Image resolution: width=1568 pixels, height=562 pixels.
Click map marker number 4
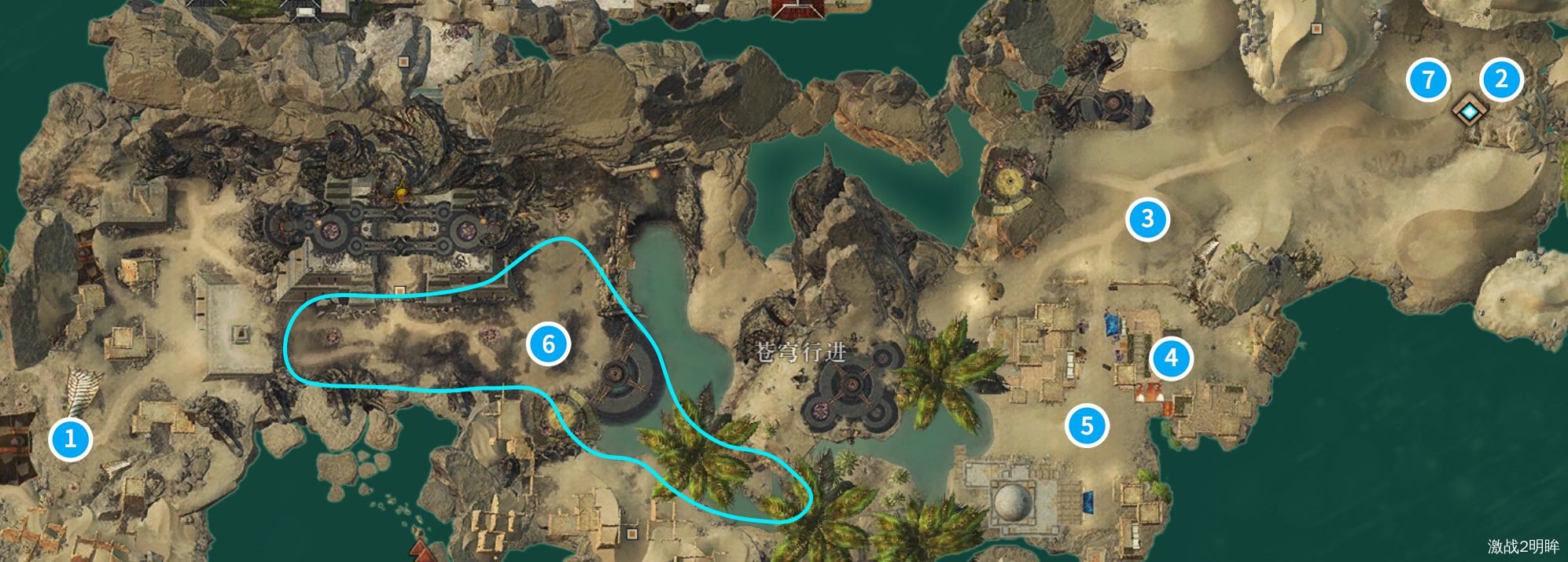[x=1171, y=358]
